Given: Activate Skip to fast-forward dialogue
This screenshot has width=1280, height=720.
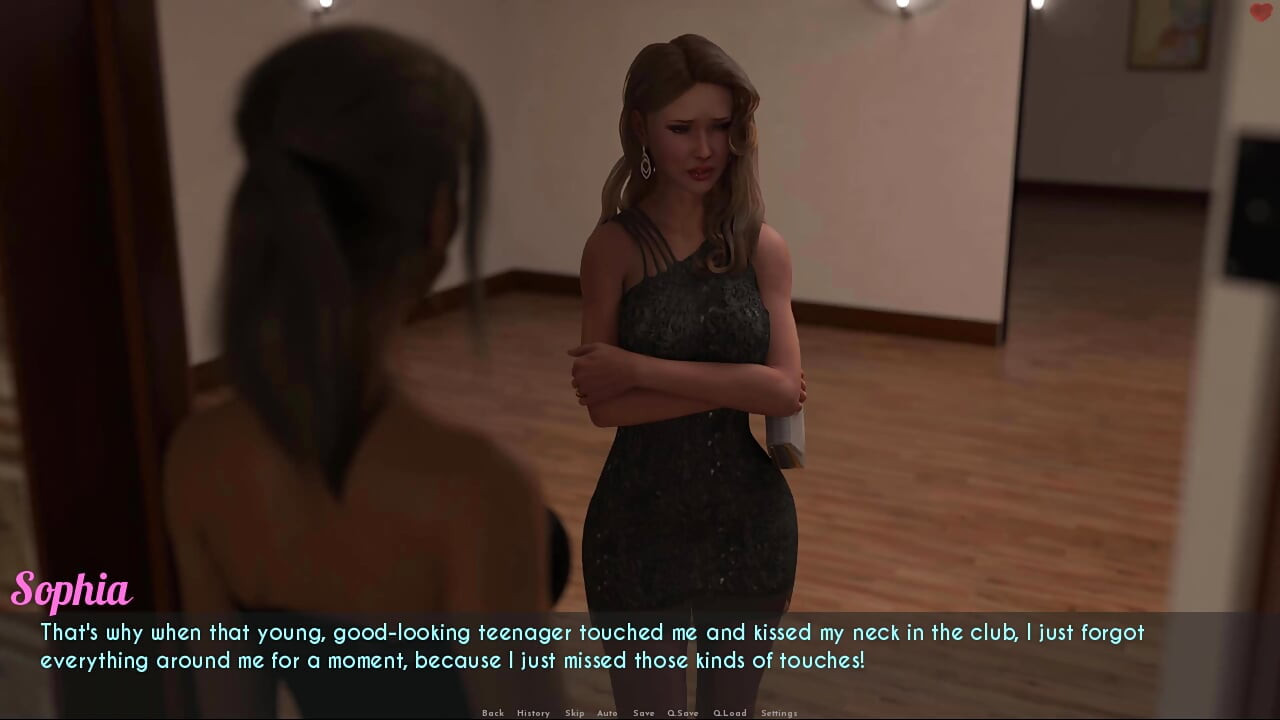Looking at the screenshot, I should [x=574, y=713].
